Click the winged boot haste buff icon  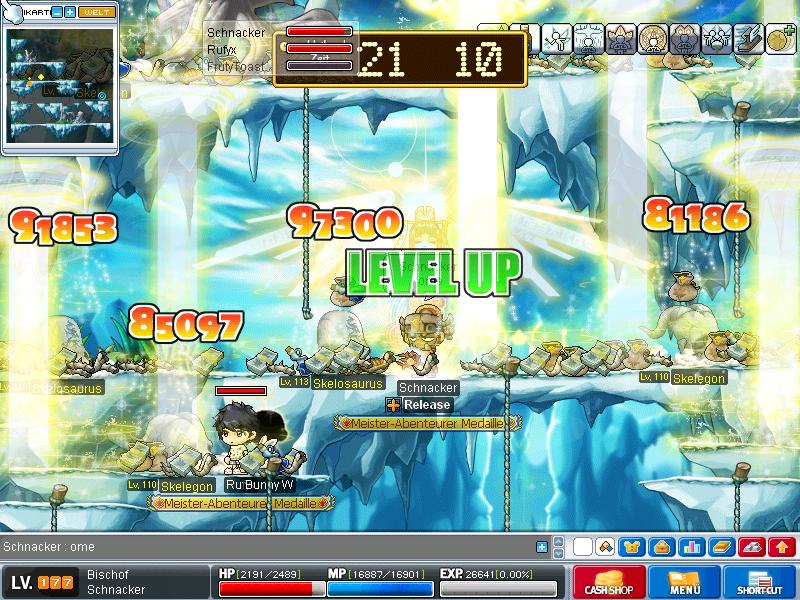click(x=748, y=39)
